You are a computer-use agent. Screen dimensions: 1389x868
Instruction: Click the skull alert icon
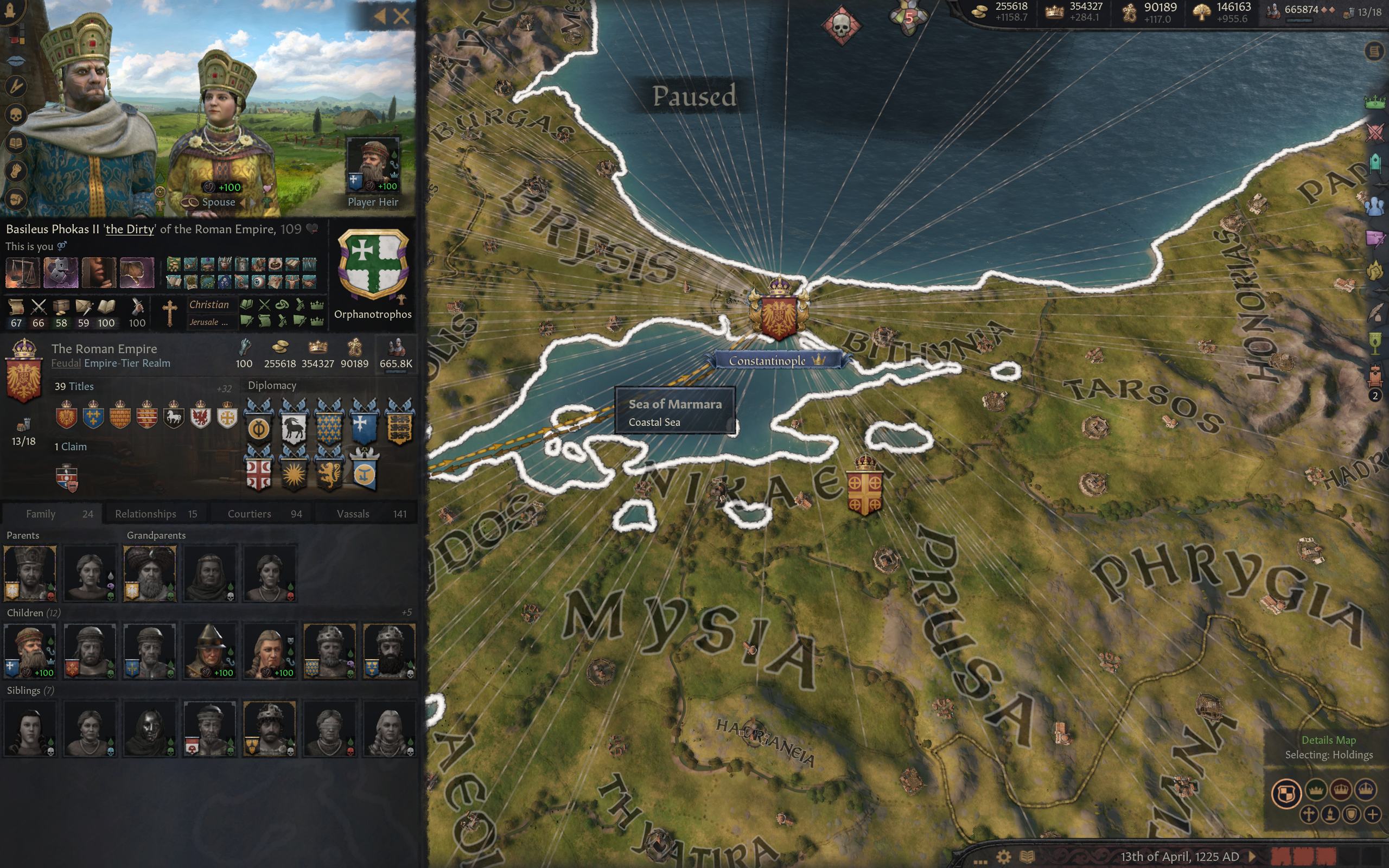tap(841, 25)
